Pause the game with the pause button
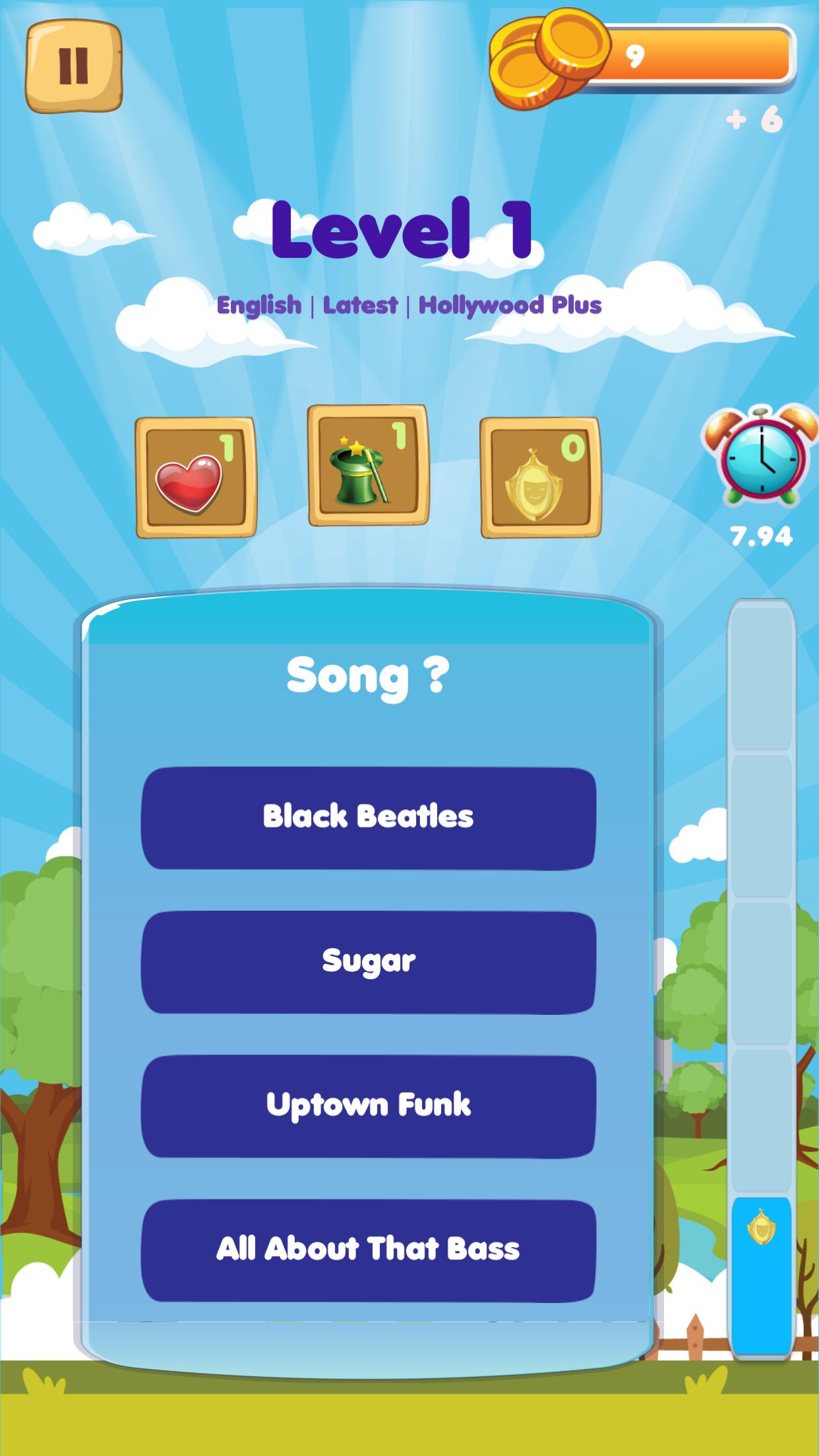 (73, 66)
